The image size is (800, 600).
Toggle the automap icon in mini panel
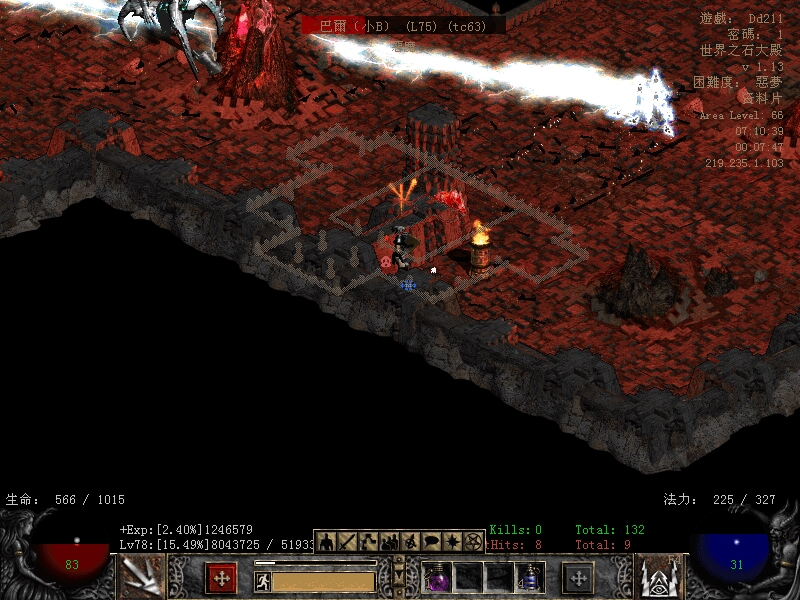(410, 541)
